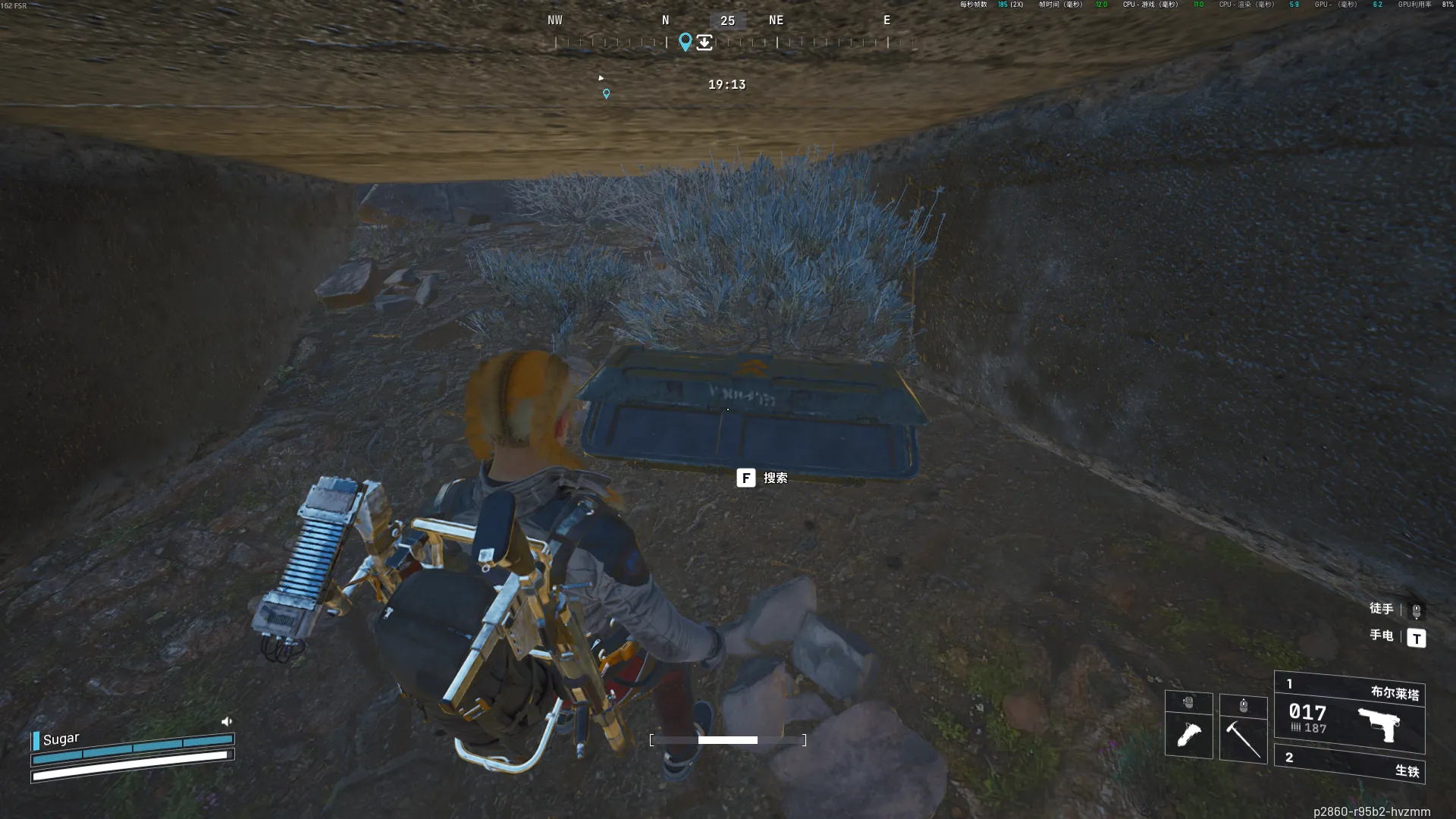1456x819 pixels.
Task: Click the blue location pin on the compass
Action: tap(685, 42)
